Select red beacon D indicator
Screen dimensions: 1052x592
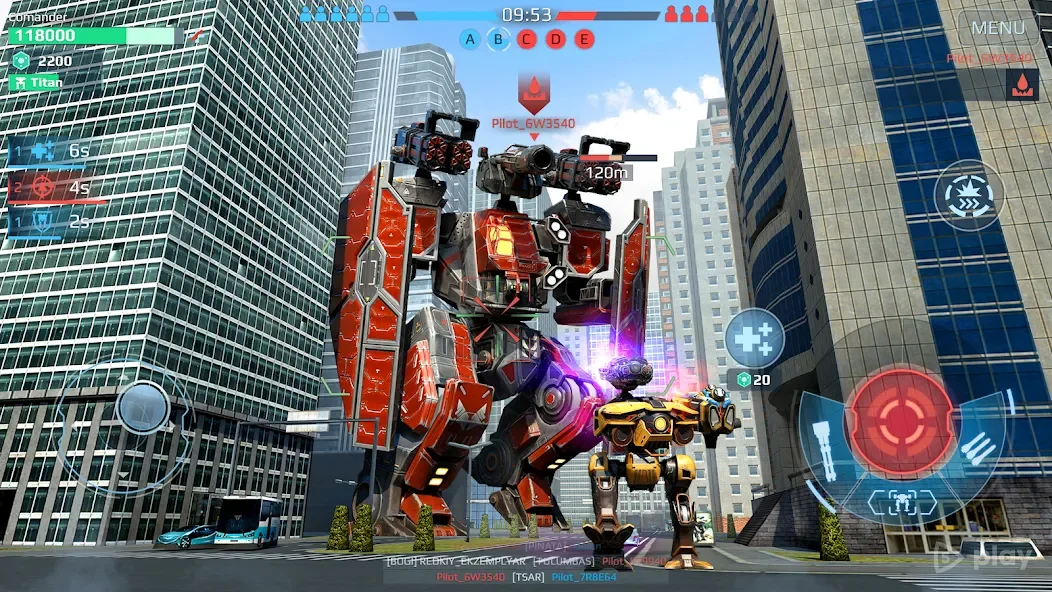tap(556, 39)
